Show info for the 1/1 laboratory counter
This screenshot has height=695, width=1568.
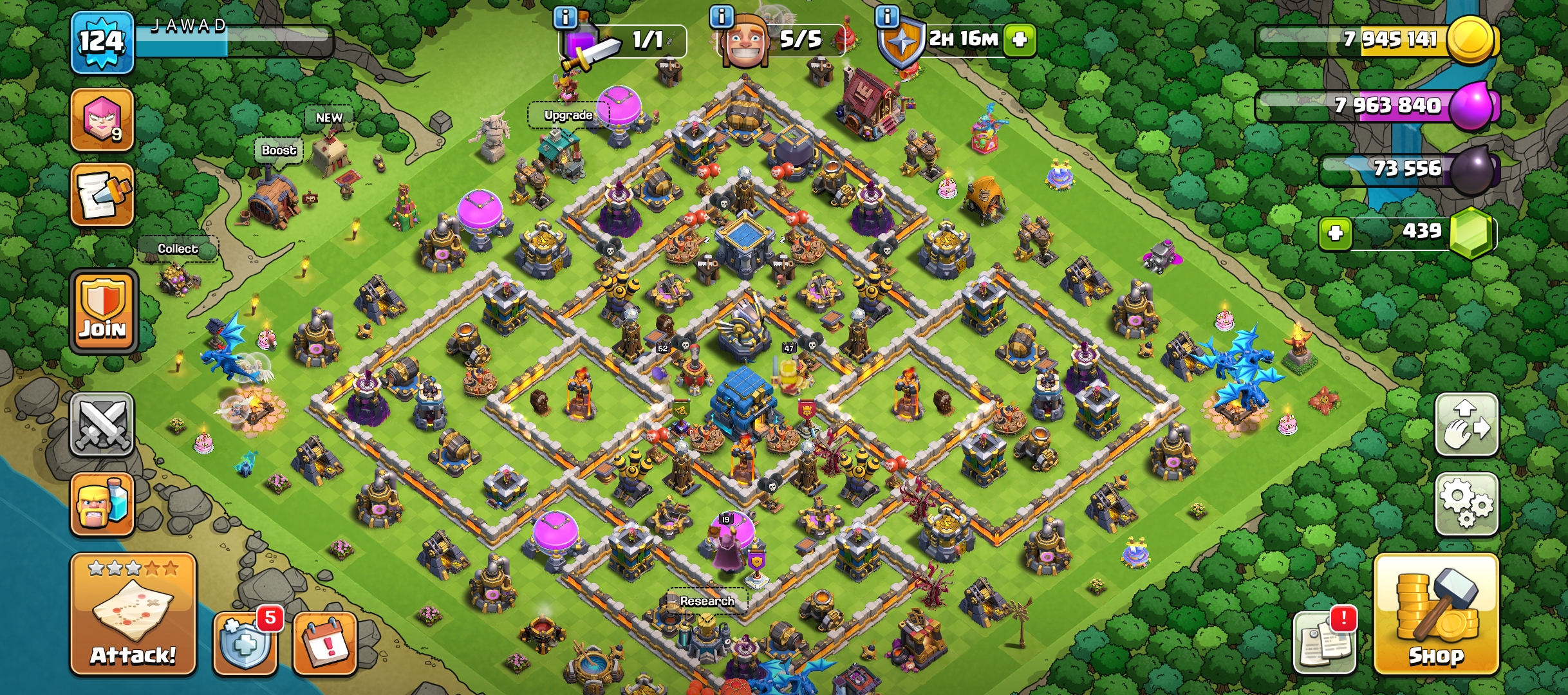point(565,17)
